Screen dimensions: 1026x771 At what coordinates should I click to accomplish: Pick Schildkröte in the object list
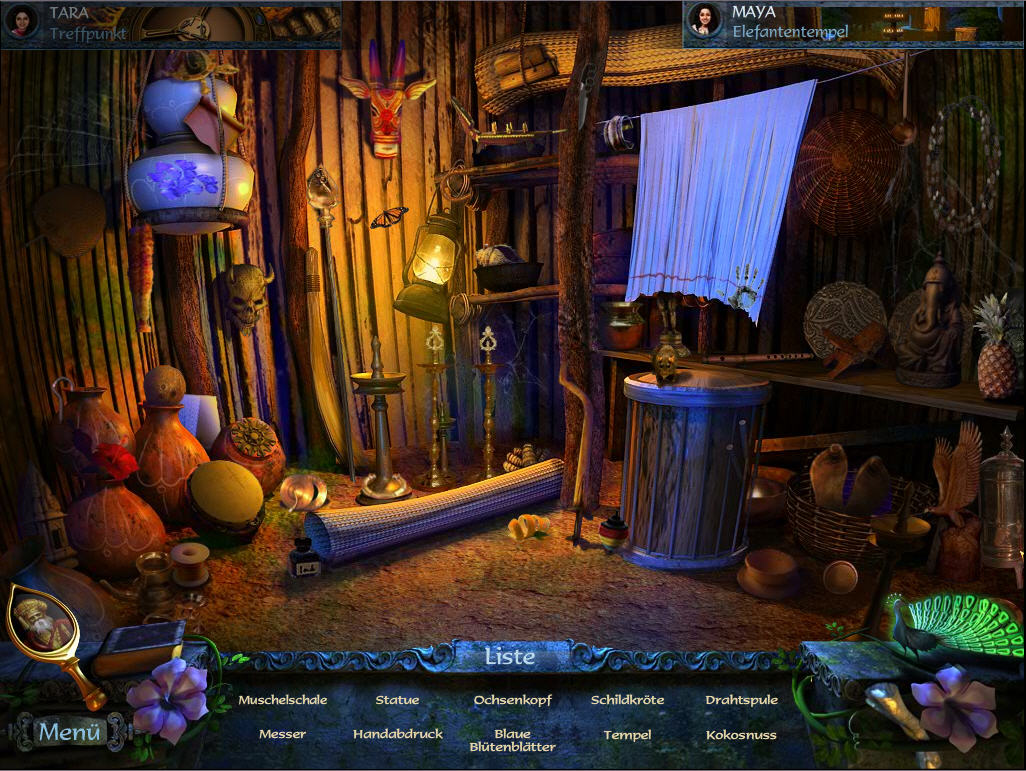(x=627, y=700)
